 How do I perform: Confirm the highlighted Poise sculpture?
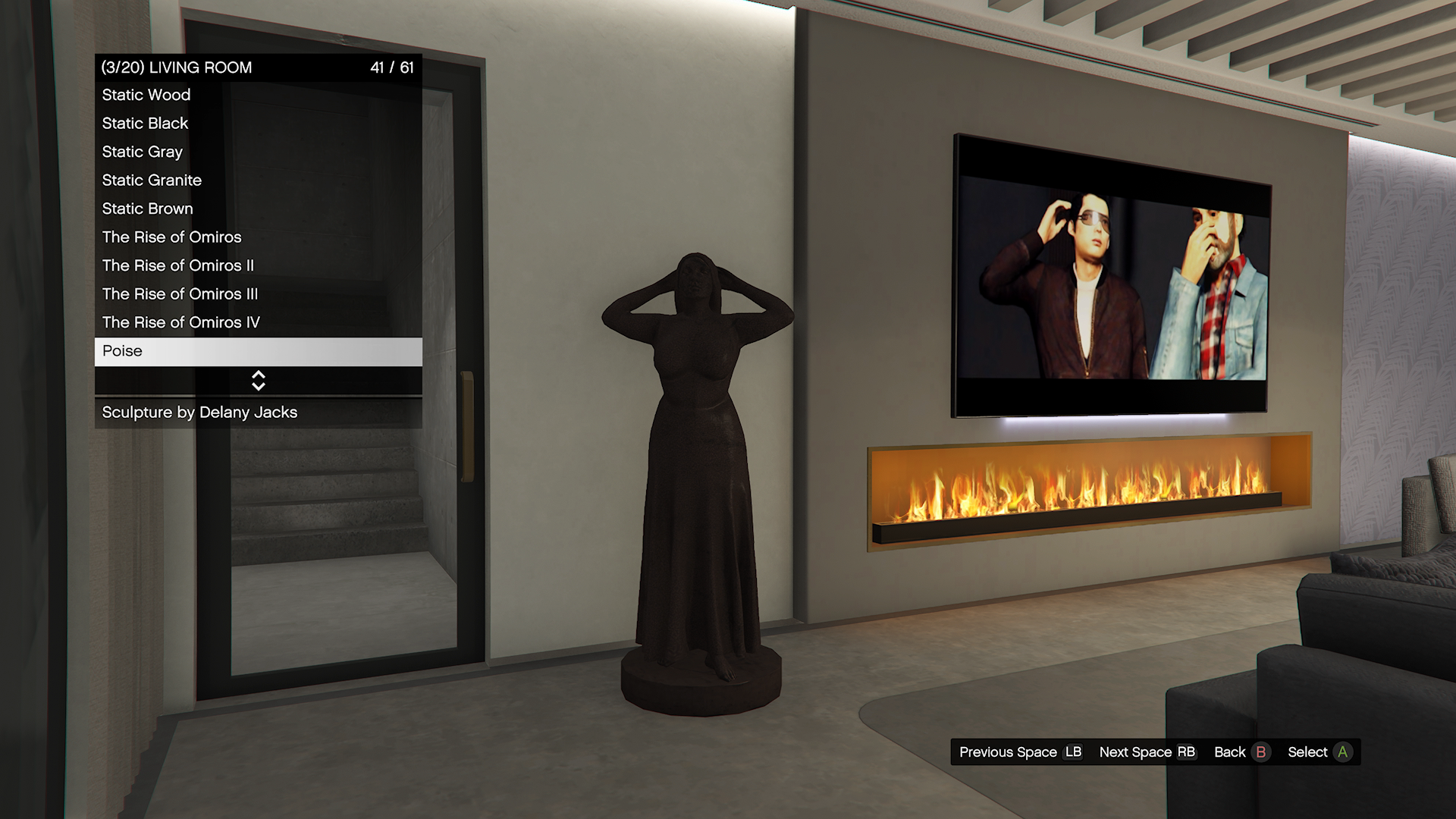(x=258, y=351)
